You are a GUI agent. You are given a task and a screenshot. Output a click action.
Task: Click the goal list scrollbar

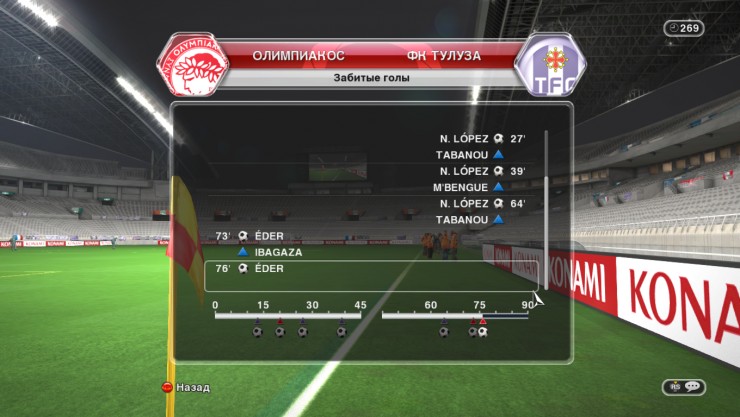click(x=546, y=210)
